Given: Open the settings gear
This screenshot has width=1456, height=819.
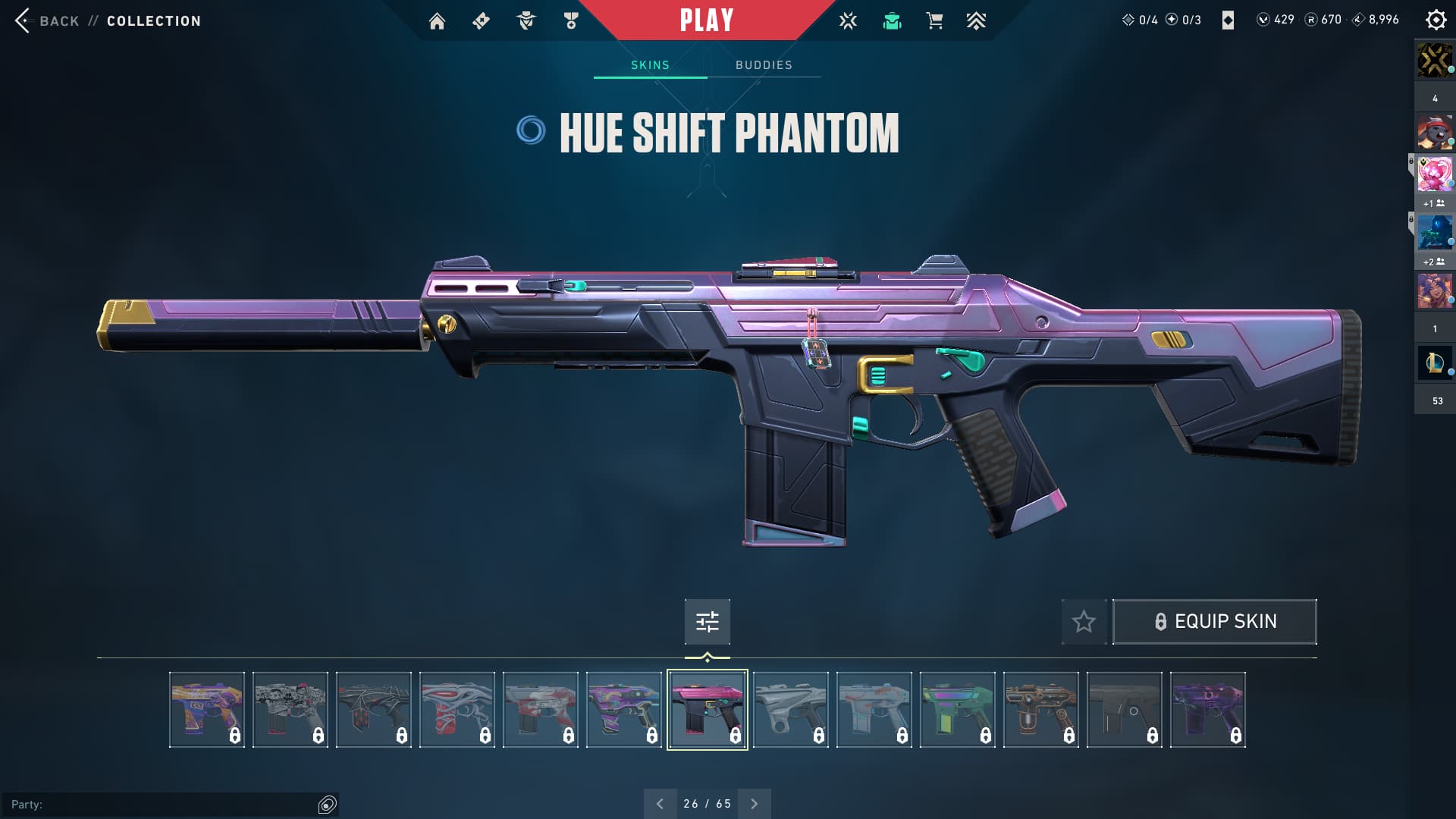Looking at the screenshot, I should point(1436,20).
